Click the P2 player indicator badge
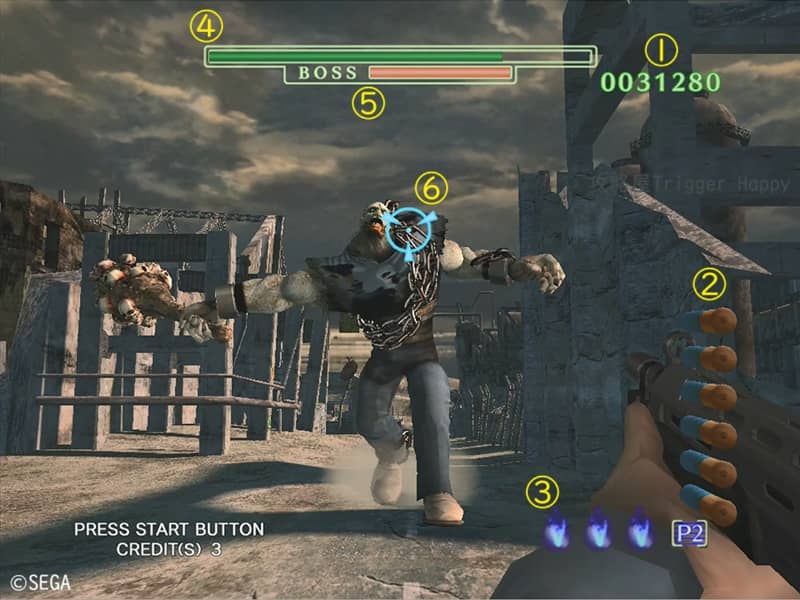 click(x=689, y=532)
